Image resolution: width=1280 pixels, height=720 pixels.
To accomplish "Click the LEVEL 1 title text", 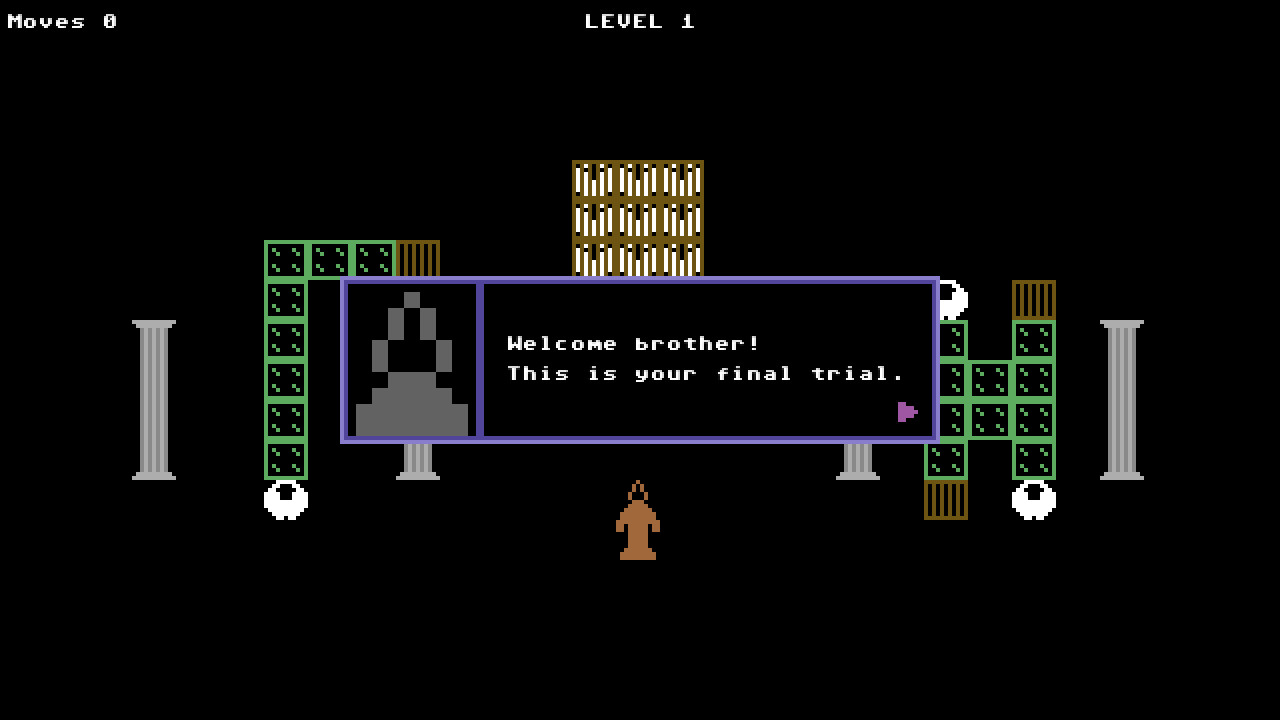I will [638, 21].
